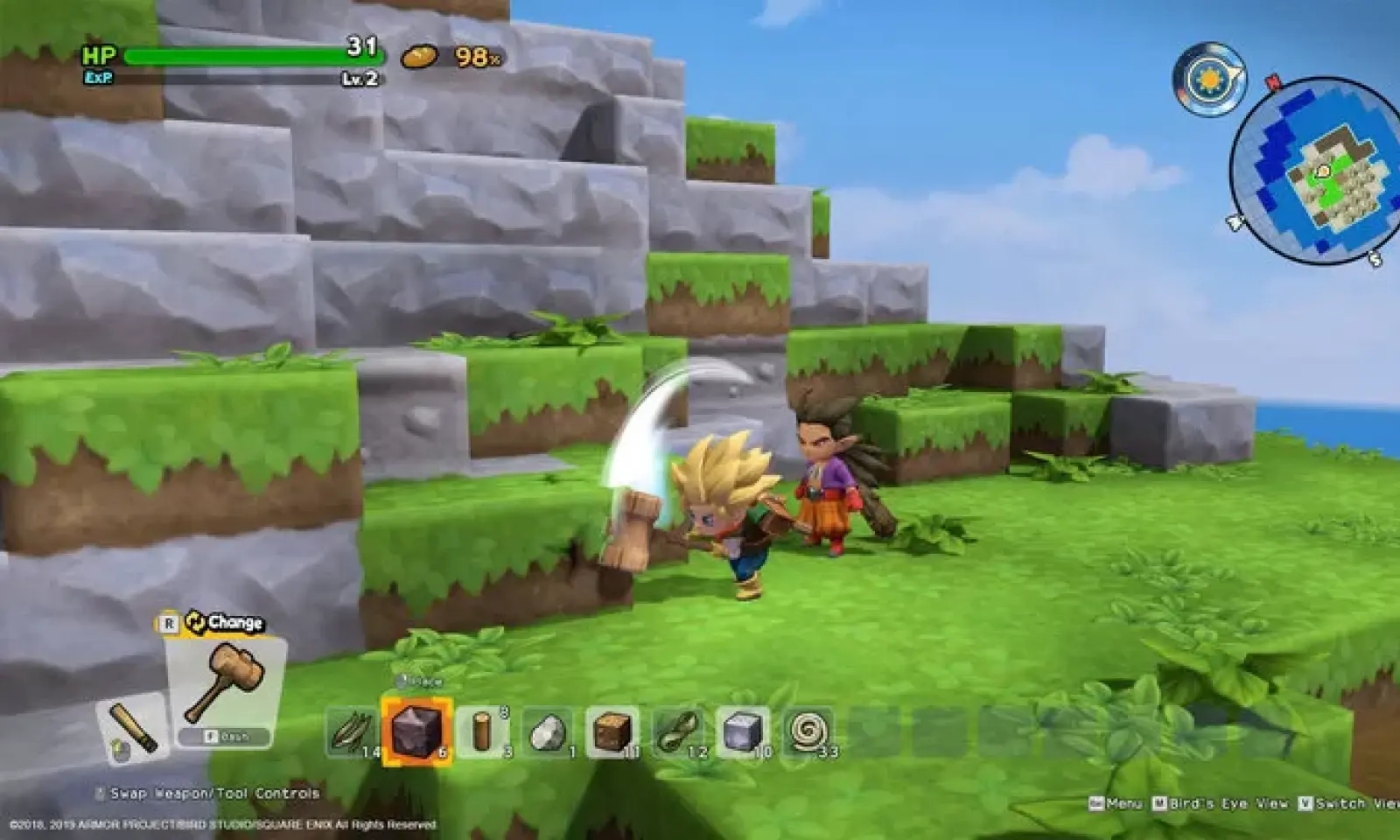Select the grass blades hotbar slot
Screen dimensions: 1400x840
[x=352, y=731]
